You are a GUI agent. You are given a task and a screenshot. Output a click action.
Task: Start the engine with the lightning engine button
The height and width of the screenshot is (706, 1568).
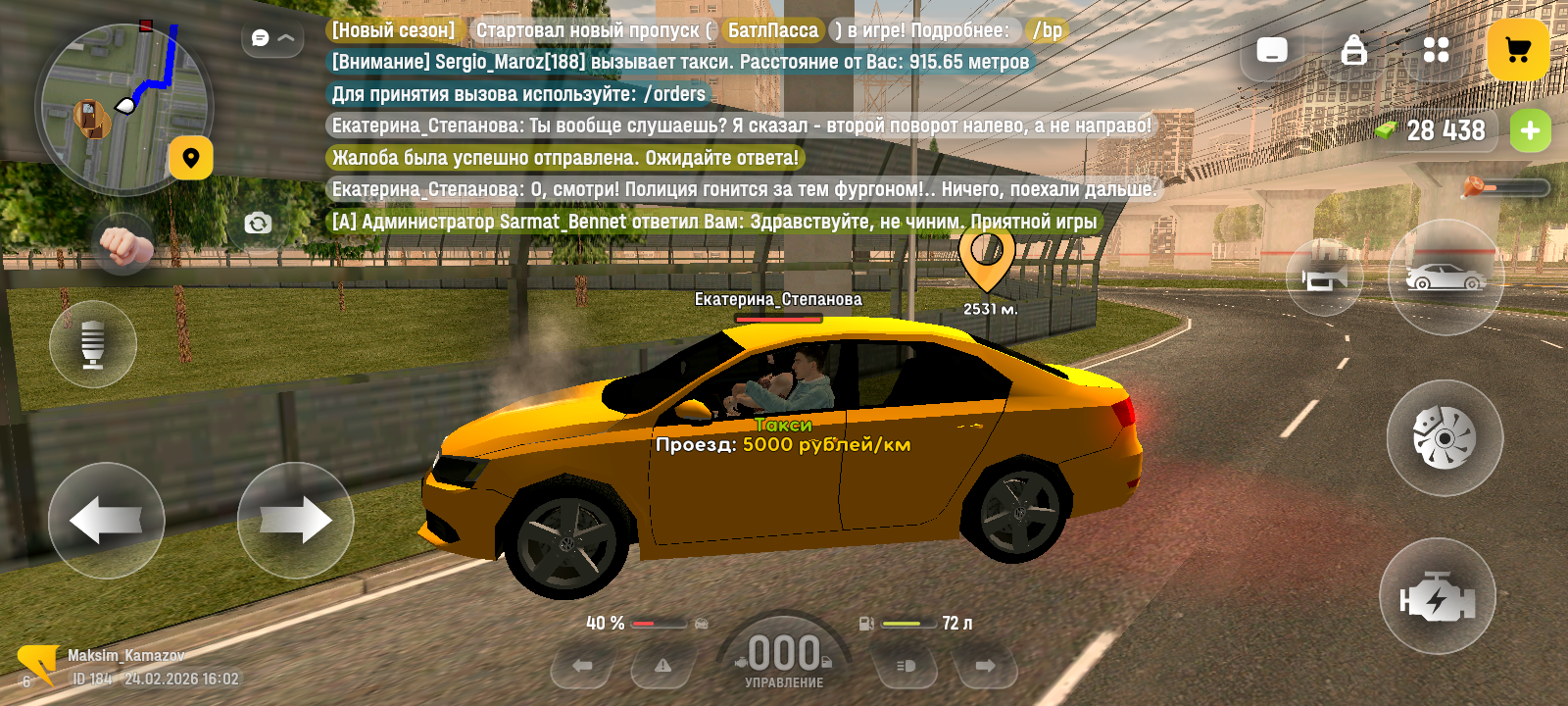(x=1437, y=596)
